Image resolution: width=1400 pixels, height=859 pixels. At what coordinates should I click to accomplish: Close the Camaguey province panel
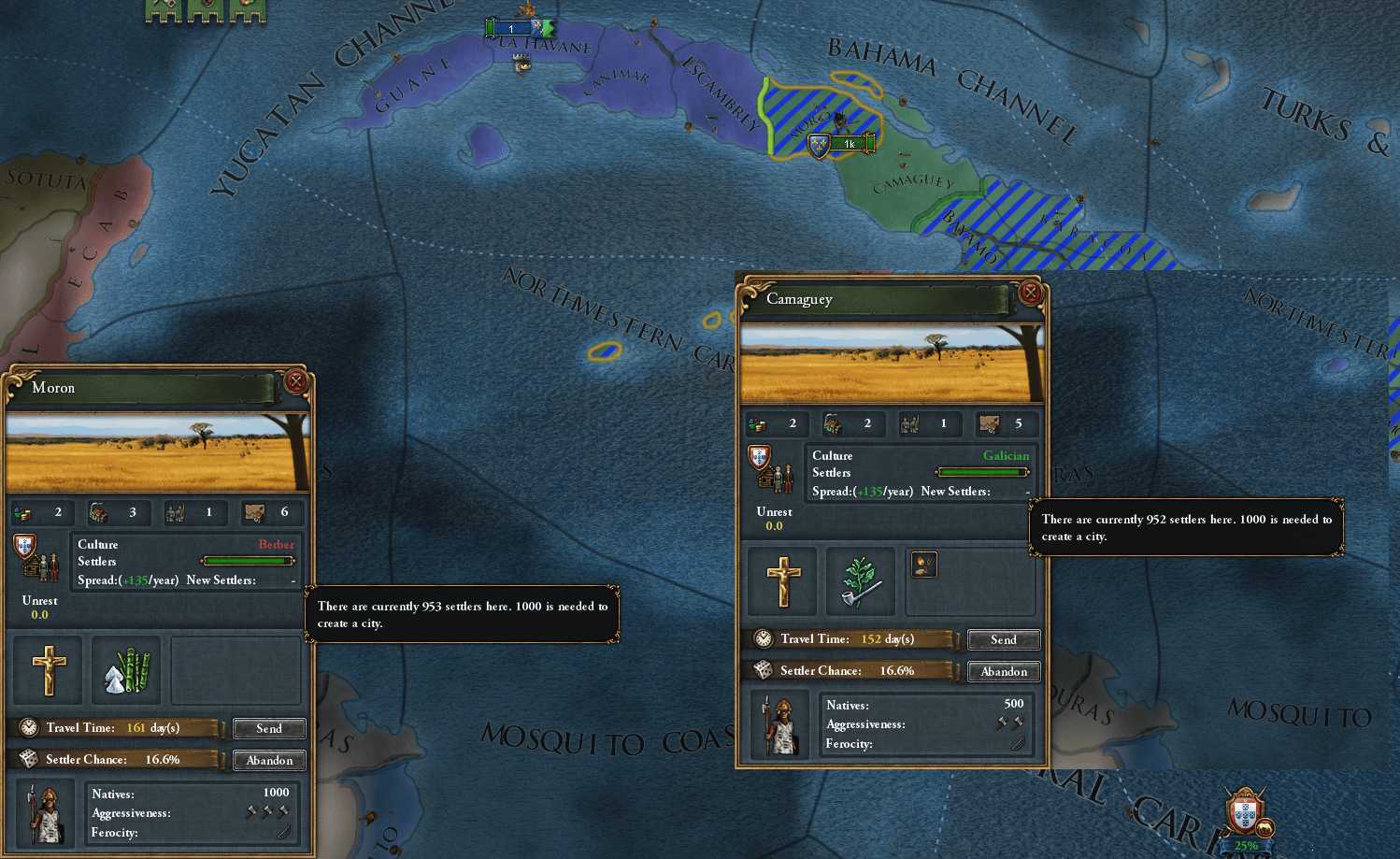point(1030,293)
